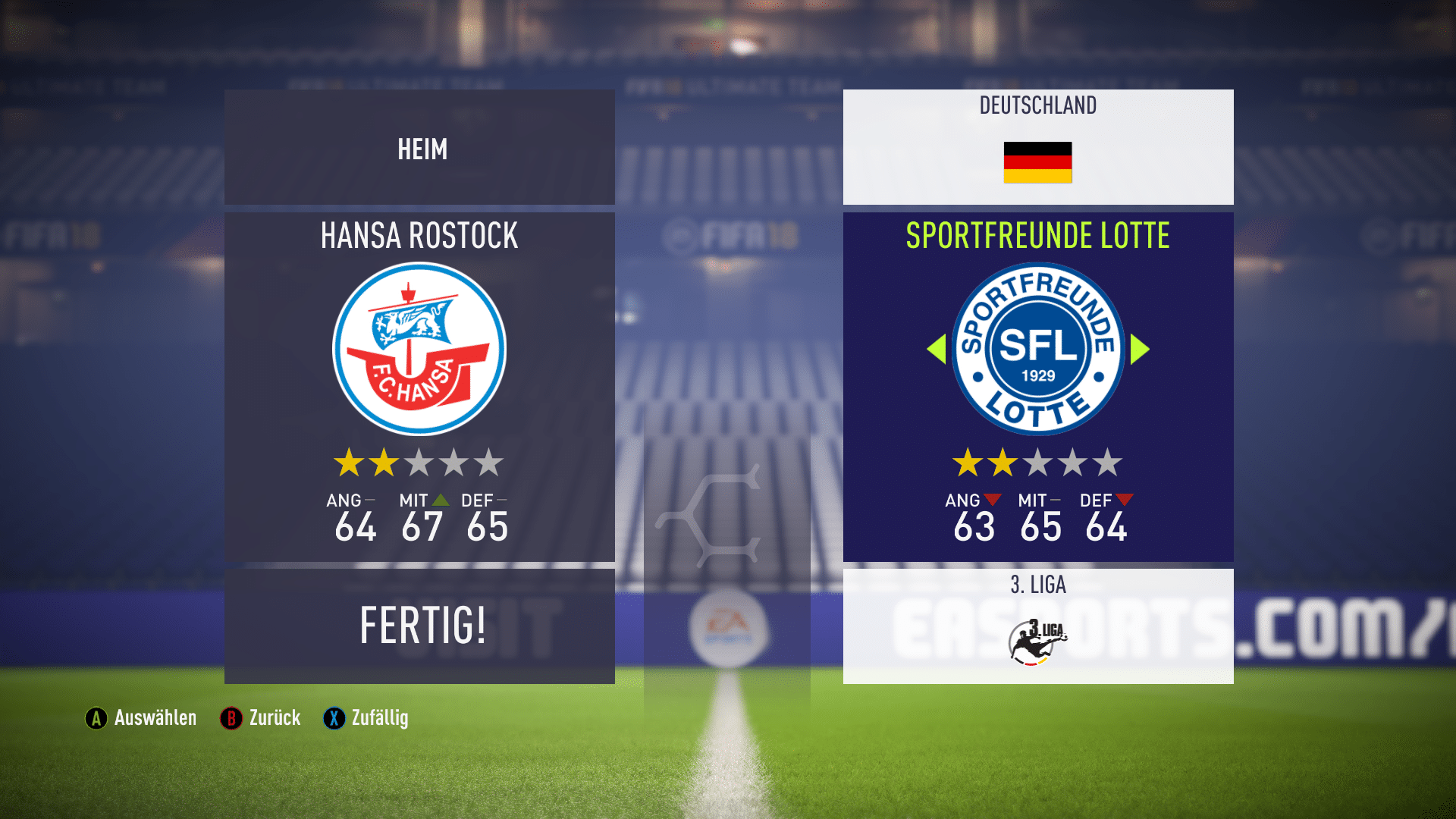Switch to previous team with left arrow
Viewport: 1456px width, 819px height.
coord(937,349)
